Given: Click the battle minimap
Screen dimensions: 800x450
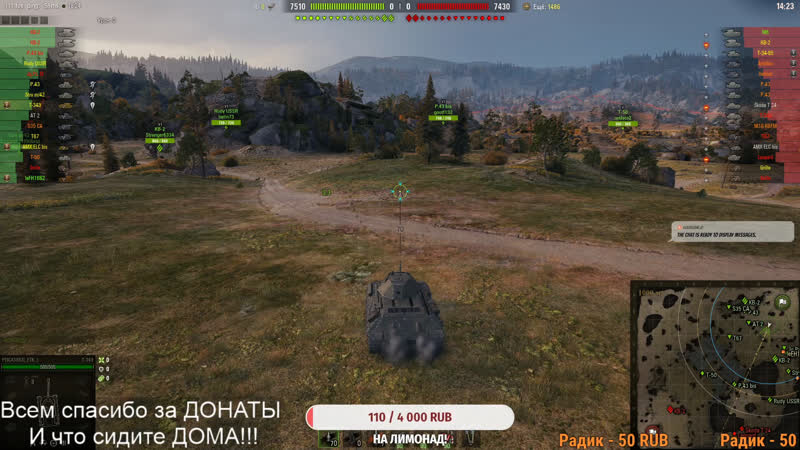Looking at the screenshot, I should 716,364.
